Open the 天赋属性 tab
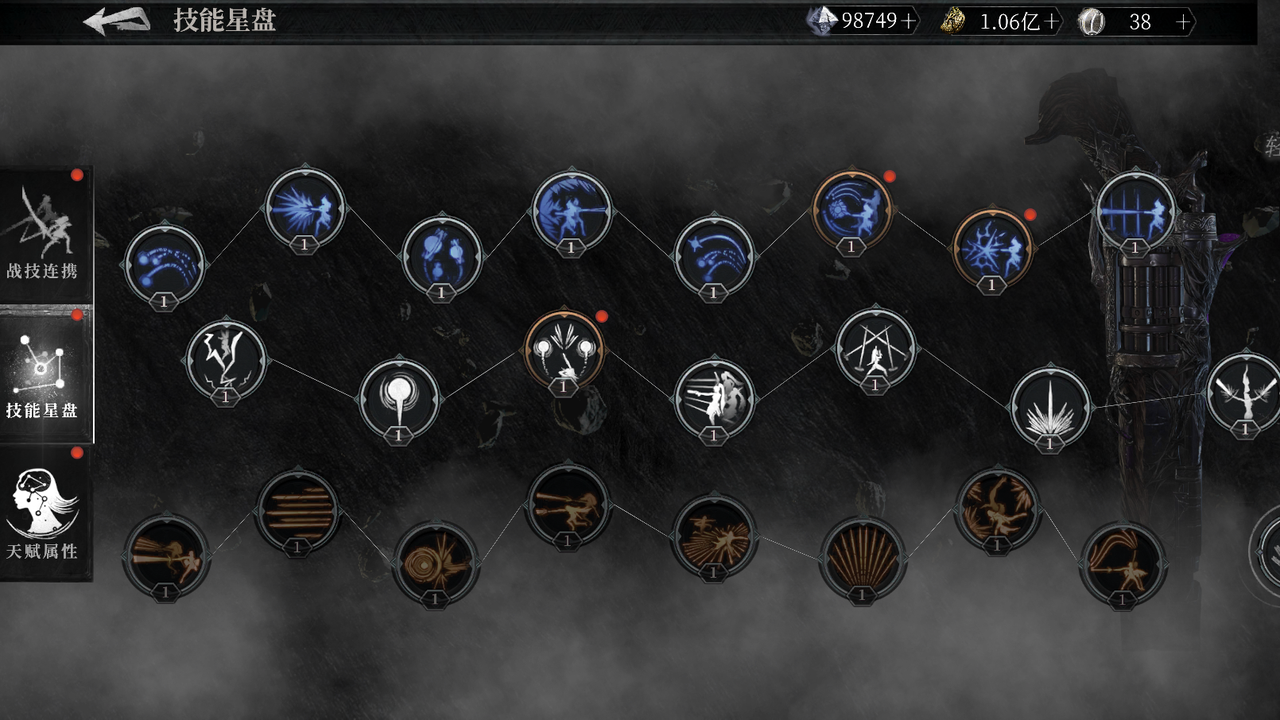This screenshot has width=1280, height=720. [45, 513]
